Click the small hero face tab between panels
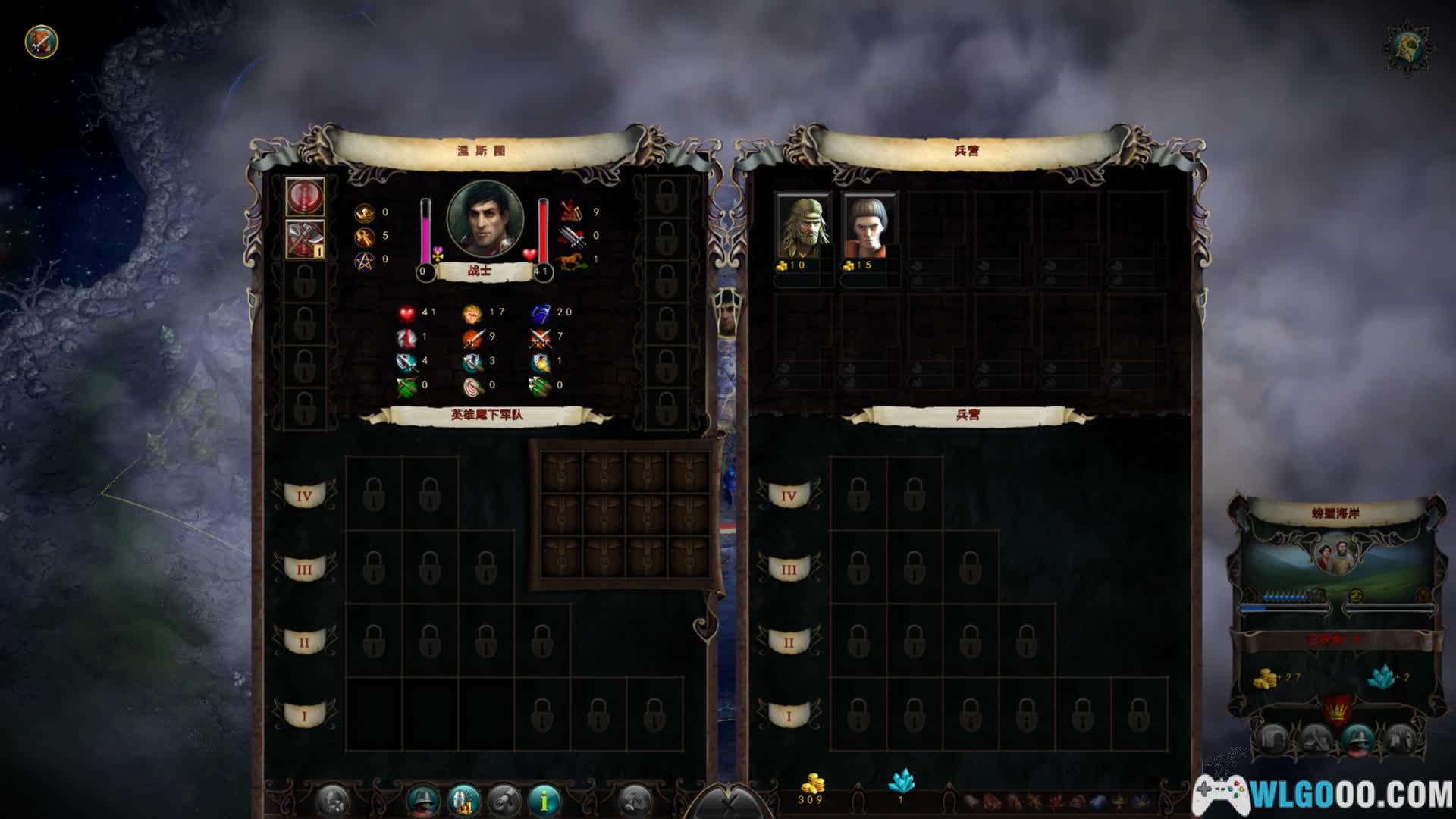The height and width of the screenshot is (819, 1456). 727,313
